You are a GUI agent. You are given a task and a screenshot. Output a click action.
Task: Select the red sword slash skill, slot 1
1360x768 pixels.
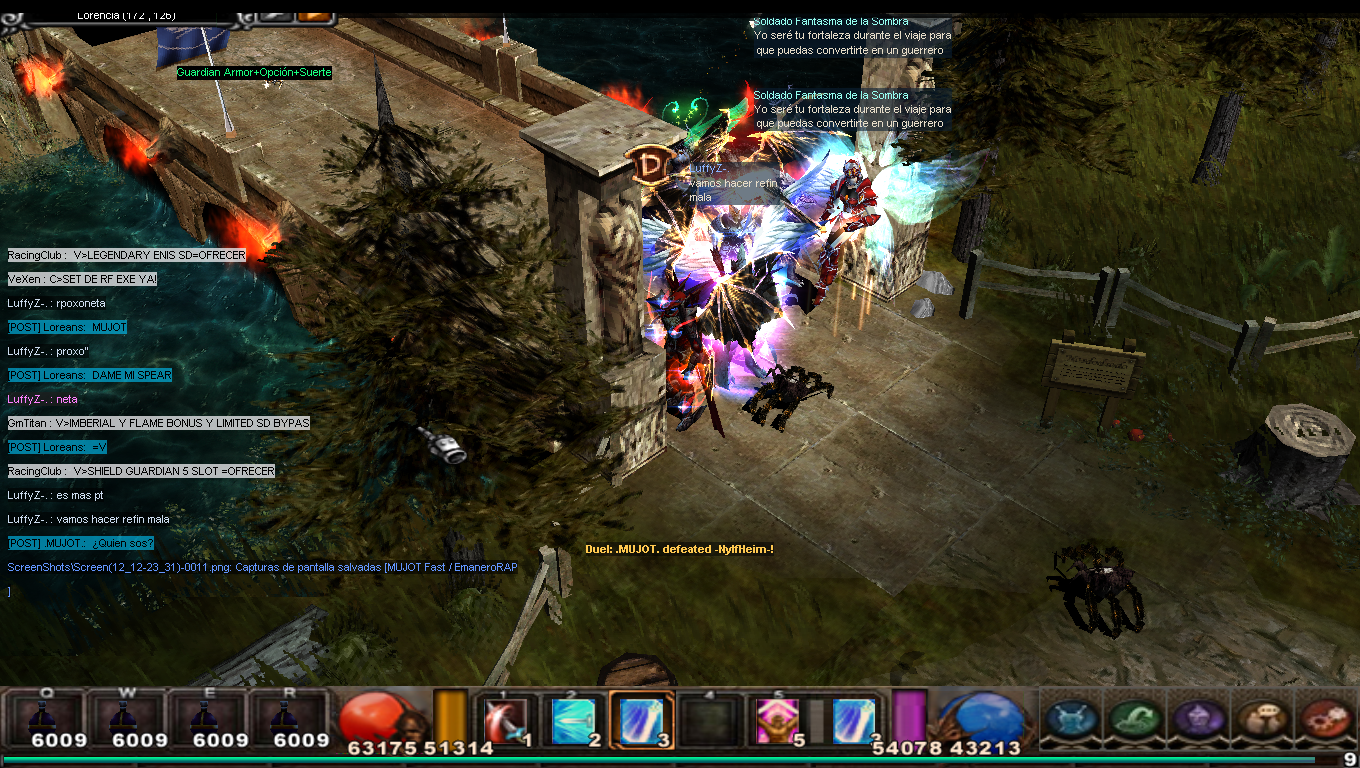503,720
